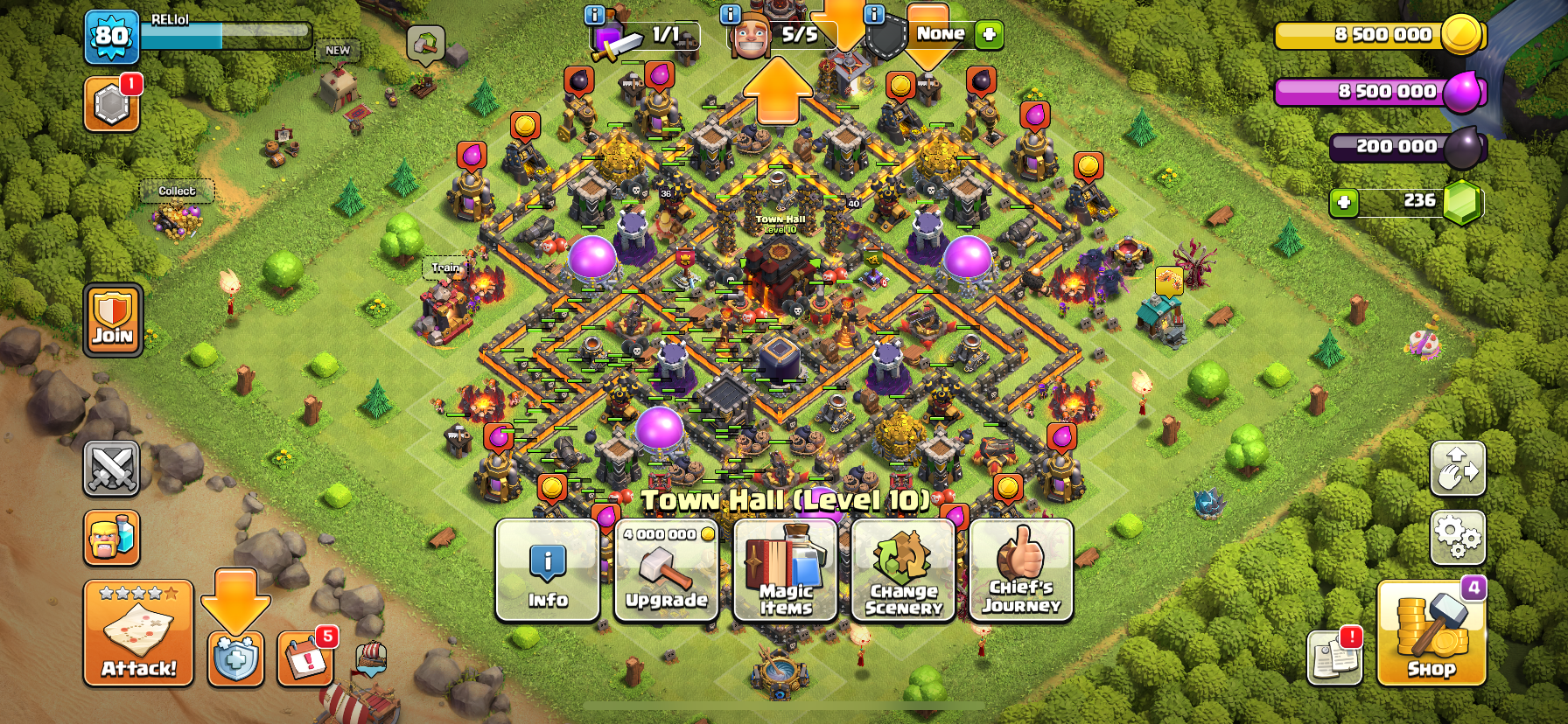Open the notes button near Shop
This screenshot has height=724, width=1568.
(1334, 658)
